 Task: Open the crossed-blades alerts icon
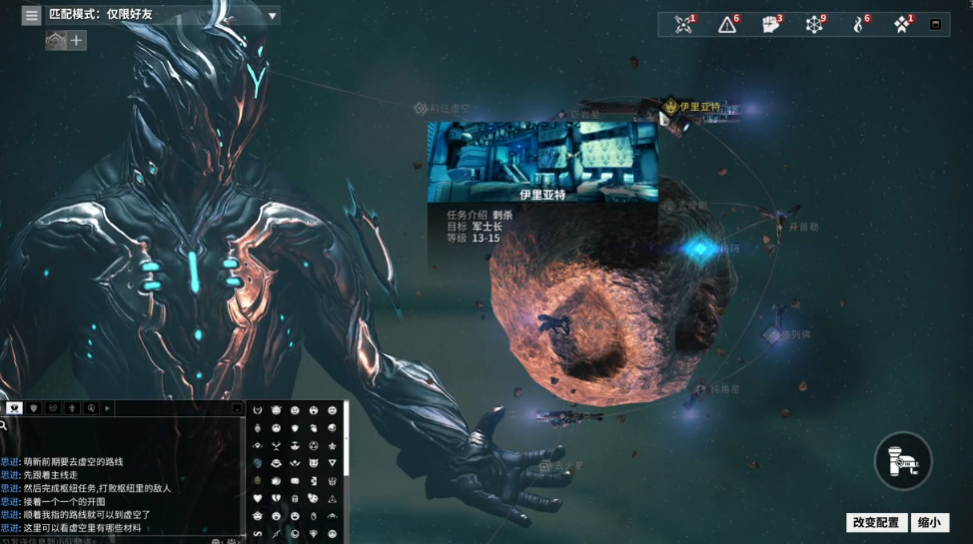pyautogui.click(x=684, y=24)
